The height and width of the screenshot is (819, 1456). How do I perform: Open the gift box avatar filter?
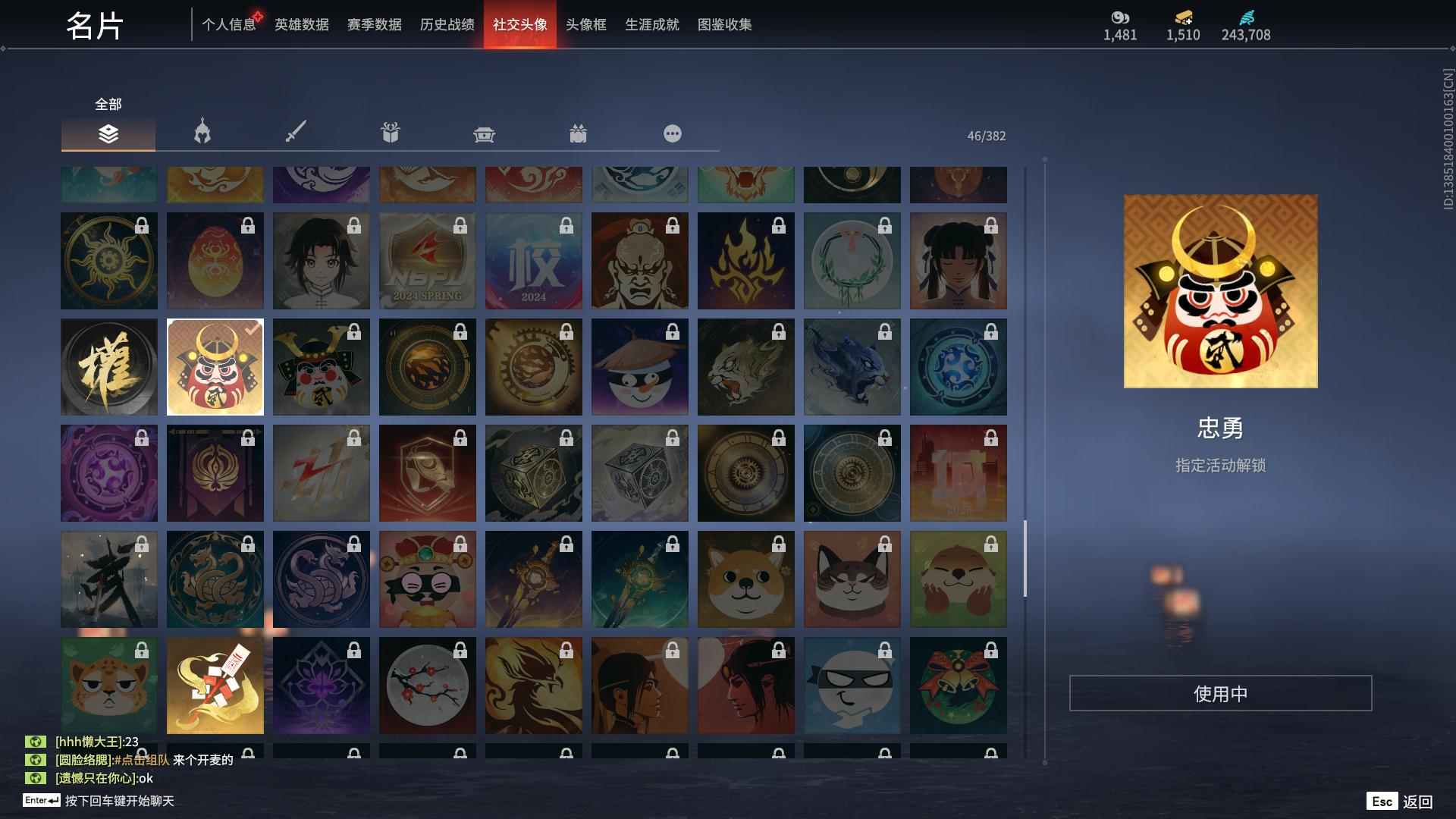pyautogui.click(x=390, y=133)
